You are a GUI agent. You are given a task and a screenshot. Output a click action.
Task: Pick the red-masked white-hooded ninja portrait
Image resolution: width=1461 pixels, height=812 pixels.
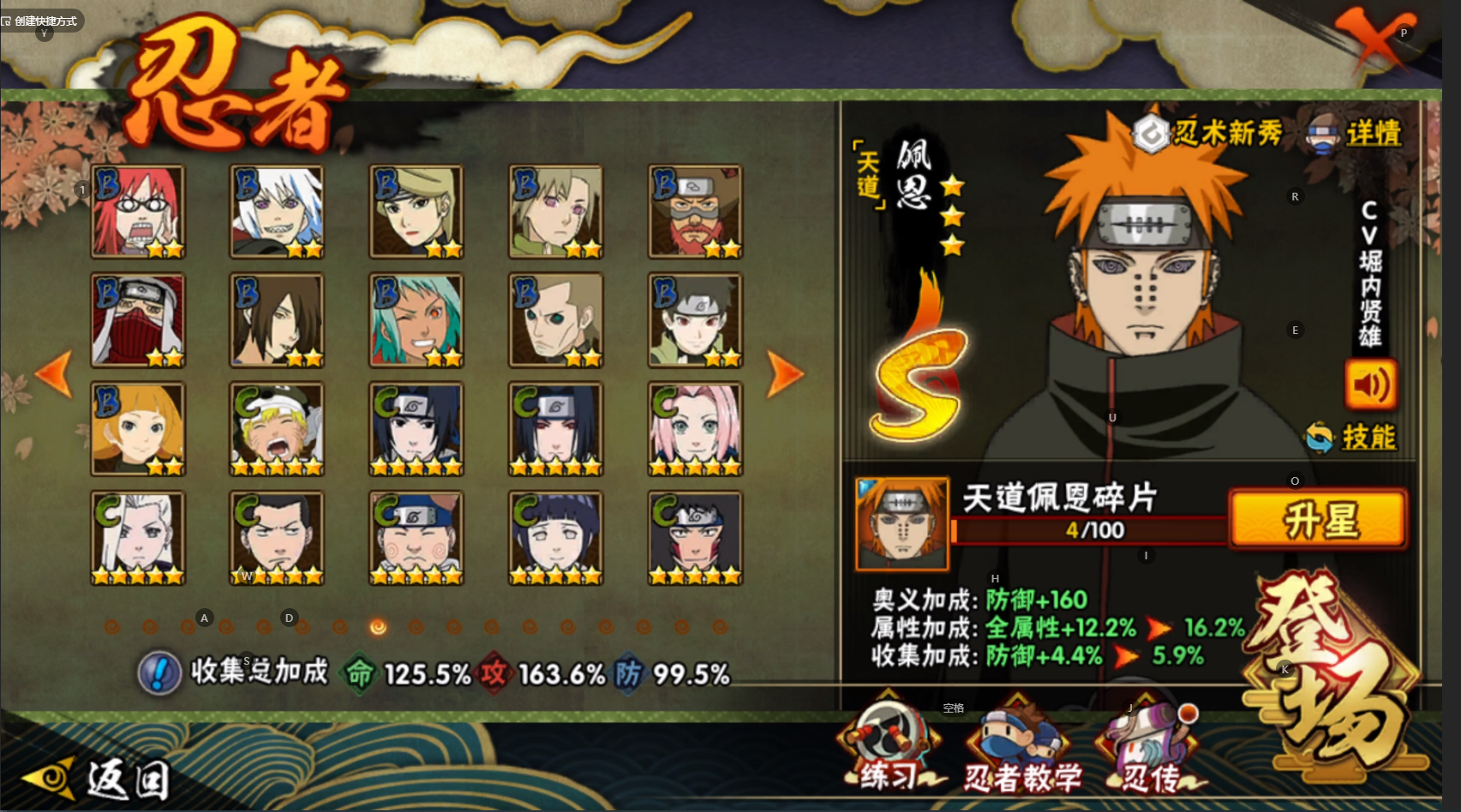tap(138, 320)
